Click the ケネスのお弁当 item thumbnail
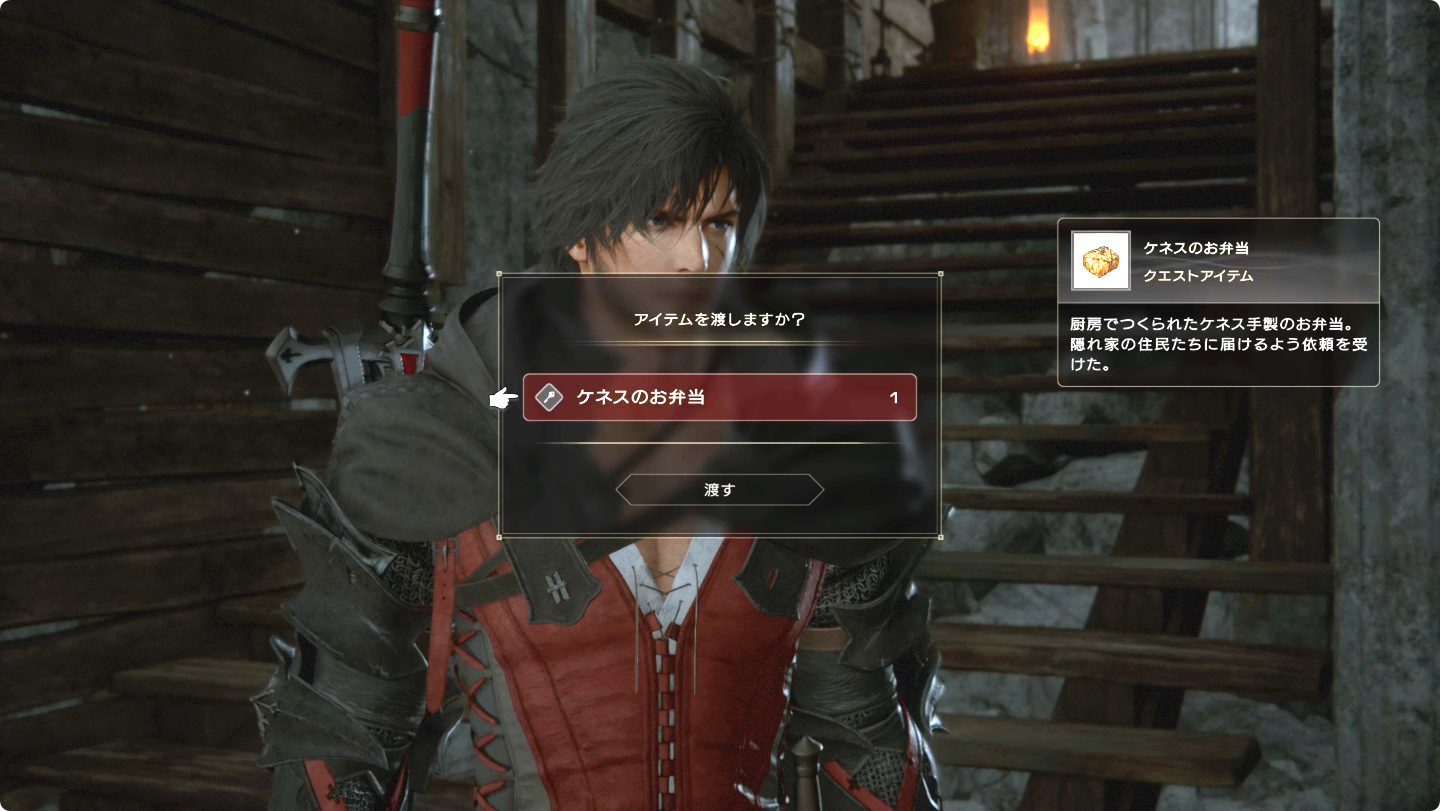This screenshot has width=1440, height=811. pyautogui.click(x=1101, y=261)
